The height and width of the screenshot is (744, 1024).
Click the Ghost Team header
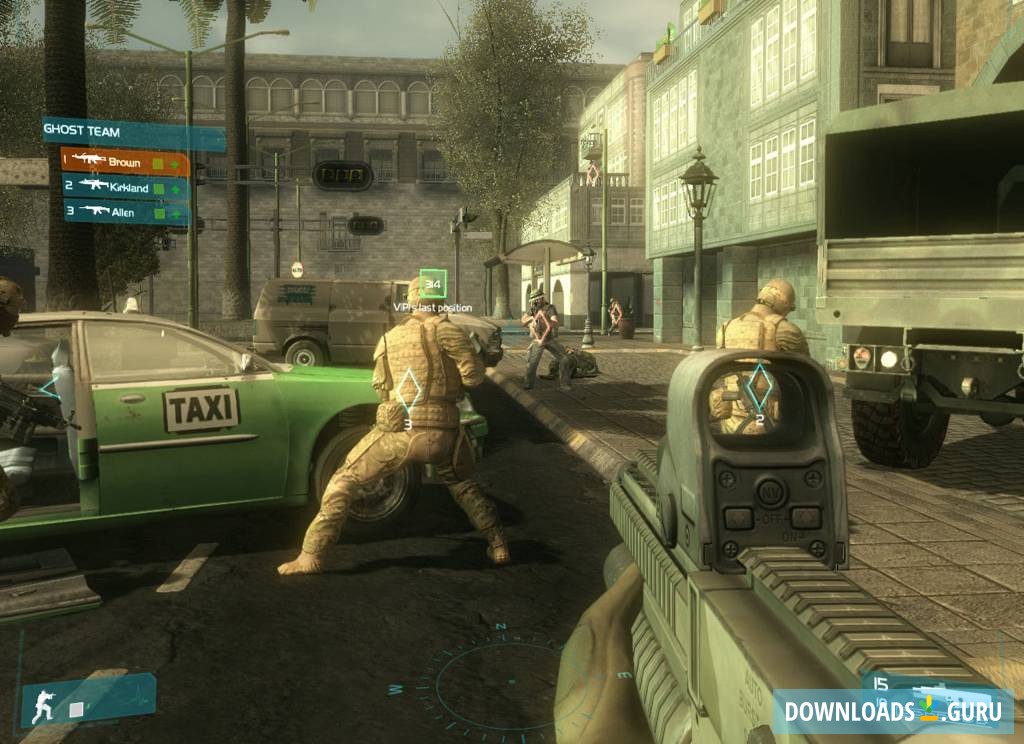point(120,130)
